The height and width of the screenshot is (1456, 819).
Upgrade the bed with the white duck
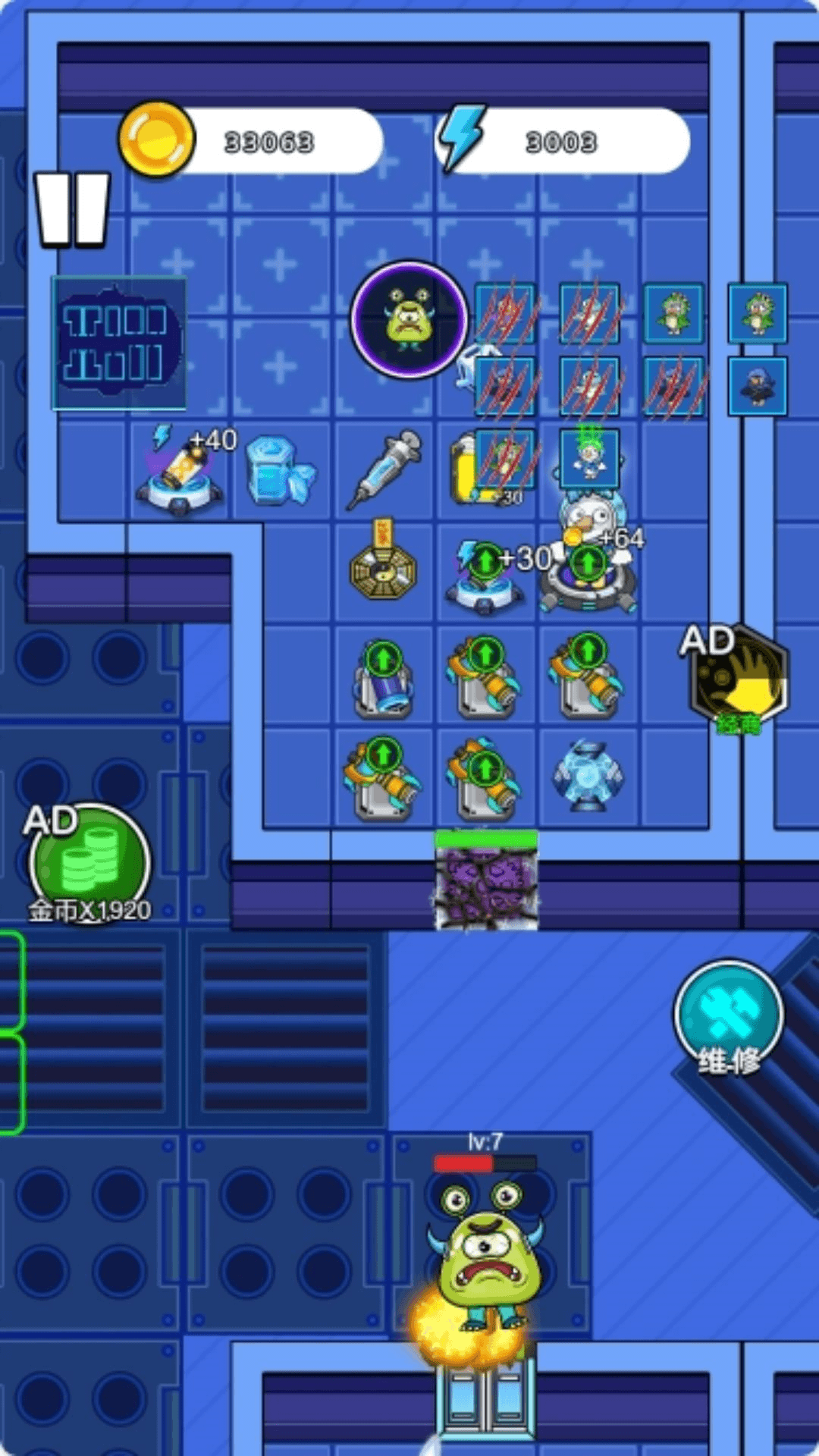pos(588,563)
